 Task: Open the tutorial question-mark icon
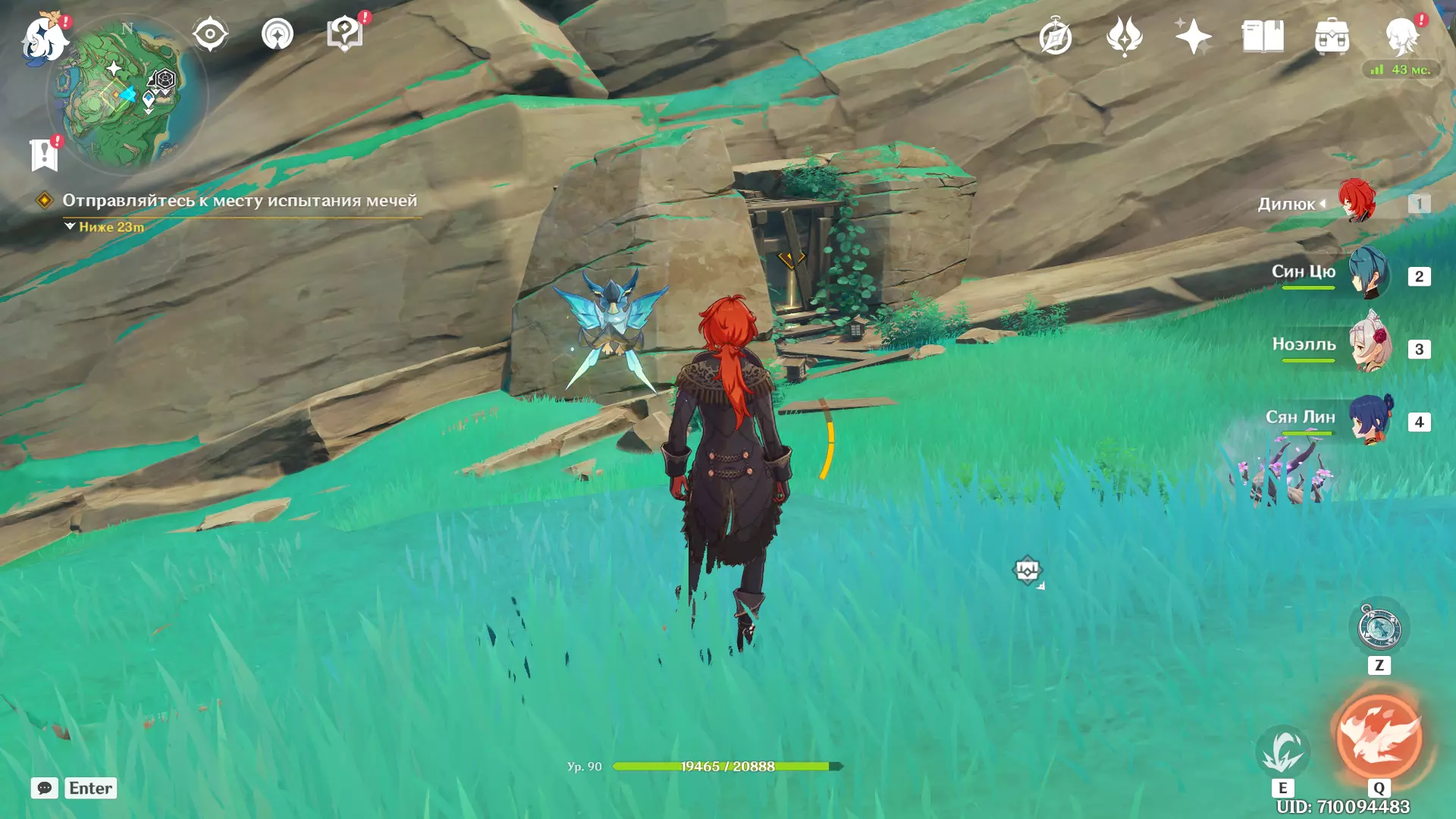tap(344, 35)
